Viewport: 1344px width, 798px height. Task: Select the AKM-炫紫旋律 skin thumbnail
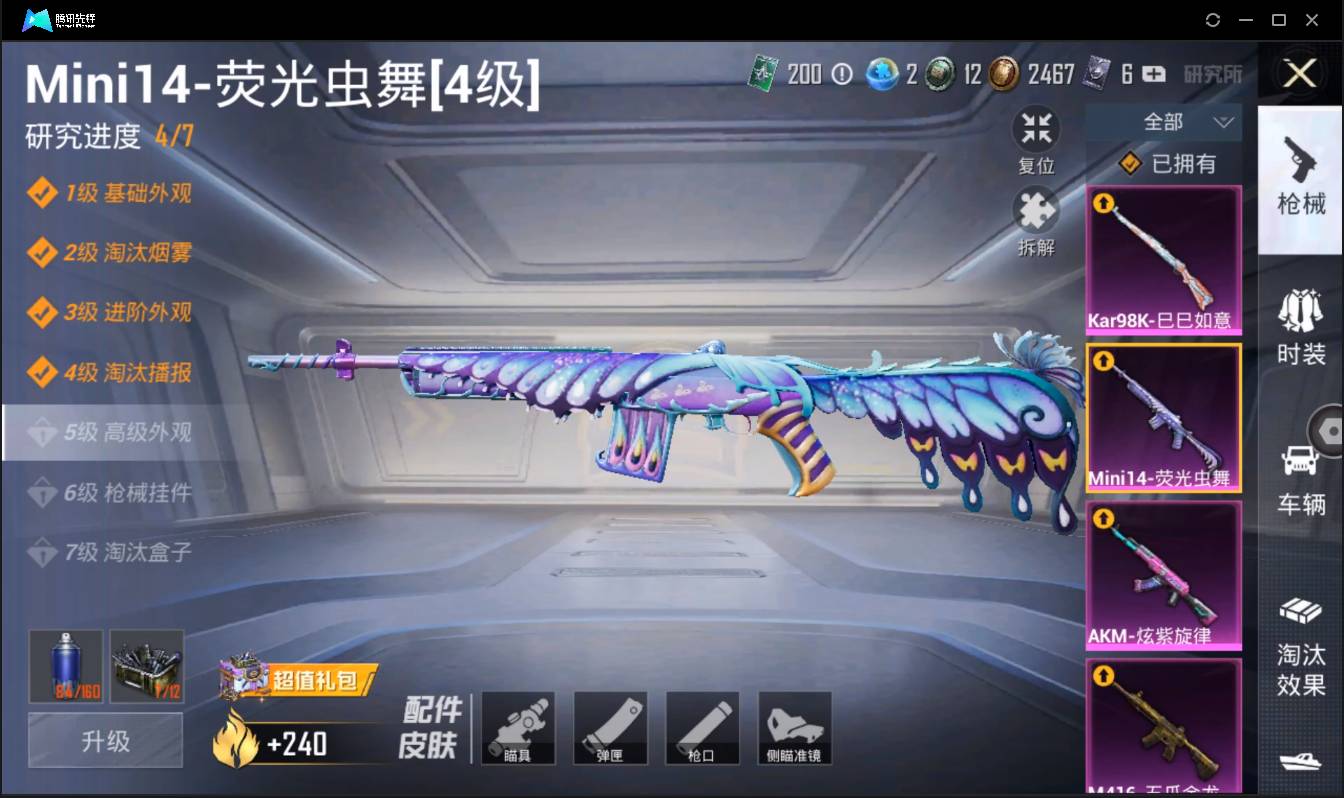1164,575
